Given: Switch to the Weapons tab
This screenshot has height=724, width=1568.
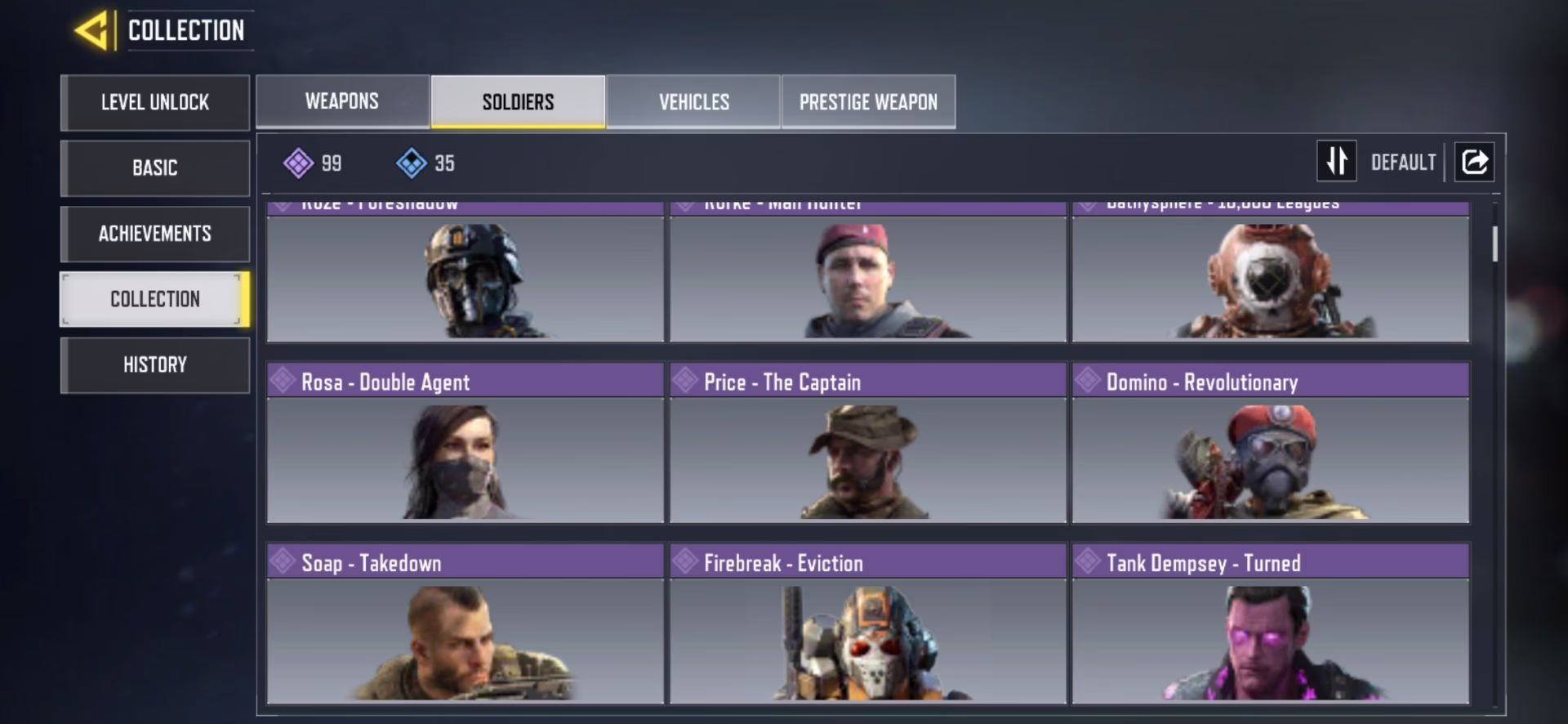Looking at the screenshot, I should point(342,101).
